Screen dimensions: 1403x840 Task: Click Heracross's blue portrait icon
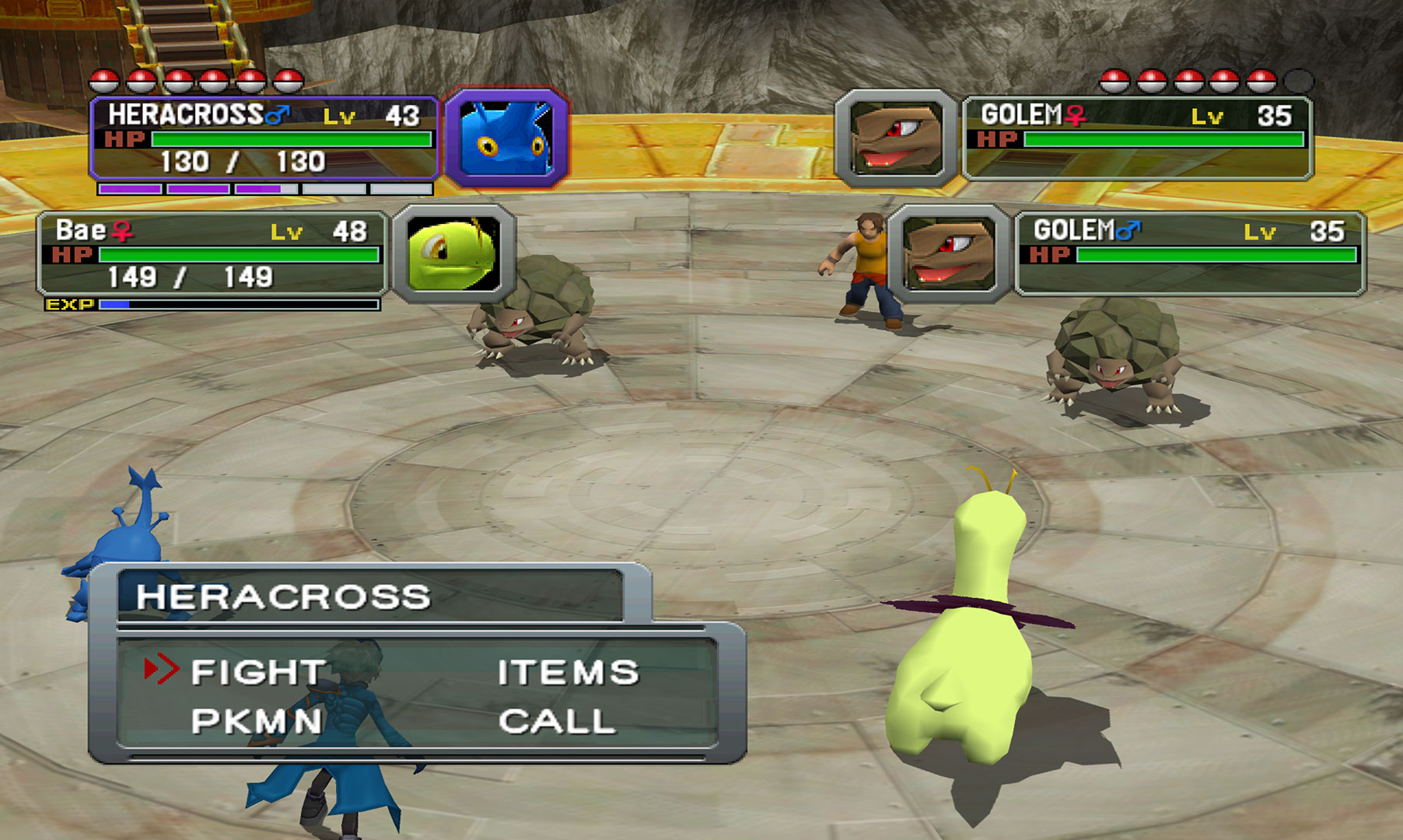click(506, 138)
